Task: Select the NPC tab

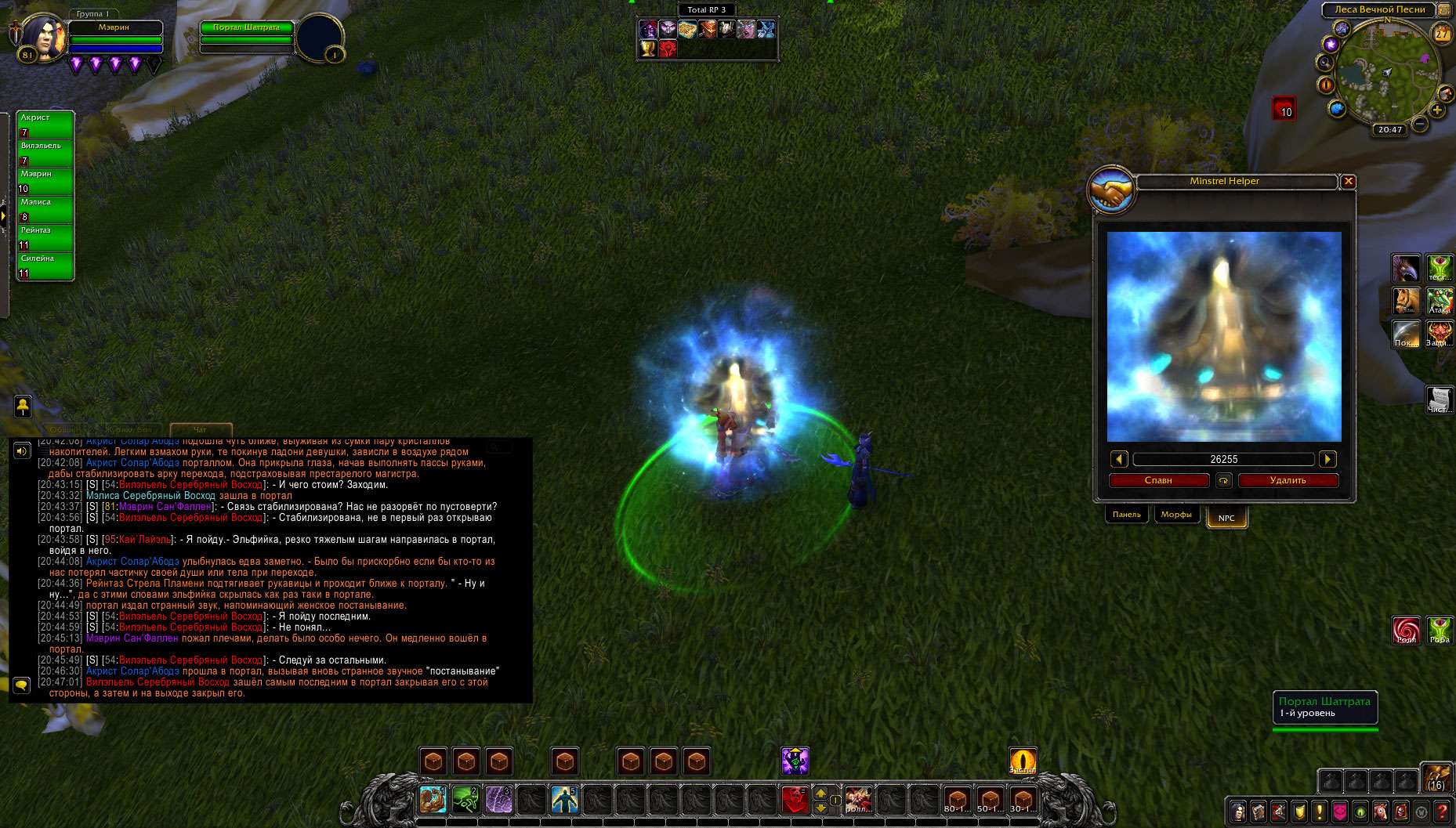Action: pos(1226,518)
